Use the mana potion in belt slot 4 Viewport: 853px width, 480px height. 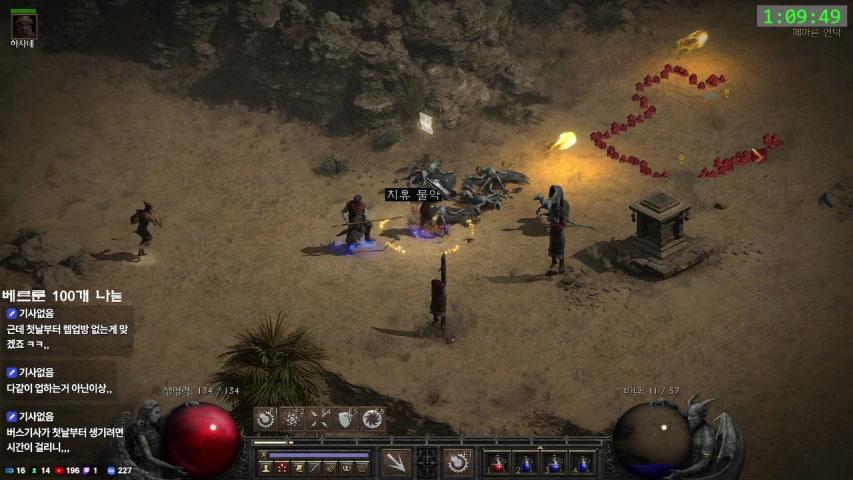[x=581, y=463]
